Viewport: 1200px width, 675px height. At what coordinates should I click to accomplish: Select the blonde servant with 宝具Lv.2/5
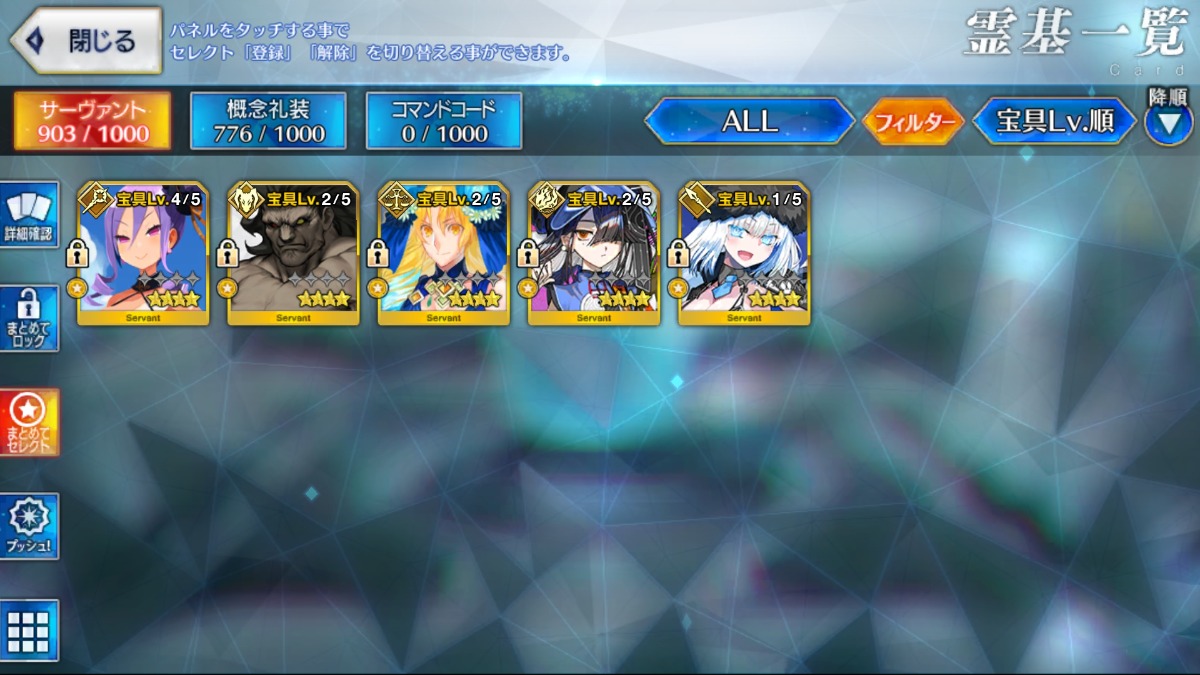(x=443, y=254)
